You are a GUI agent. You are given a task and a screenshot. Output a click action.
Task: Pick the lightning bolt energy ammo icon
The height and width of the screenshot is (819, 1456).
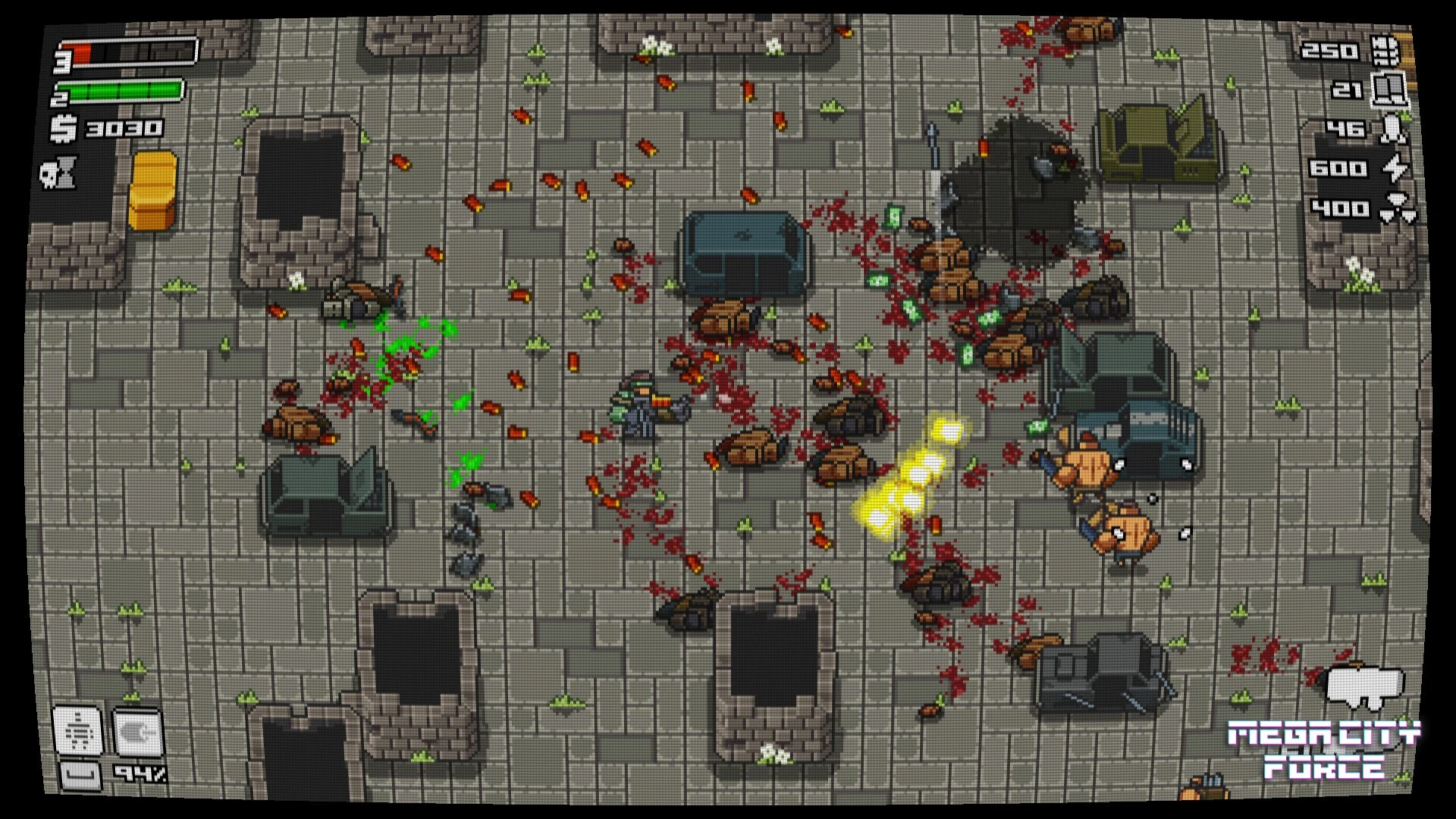[1395, 168]
